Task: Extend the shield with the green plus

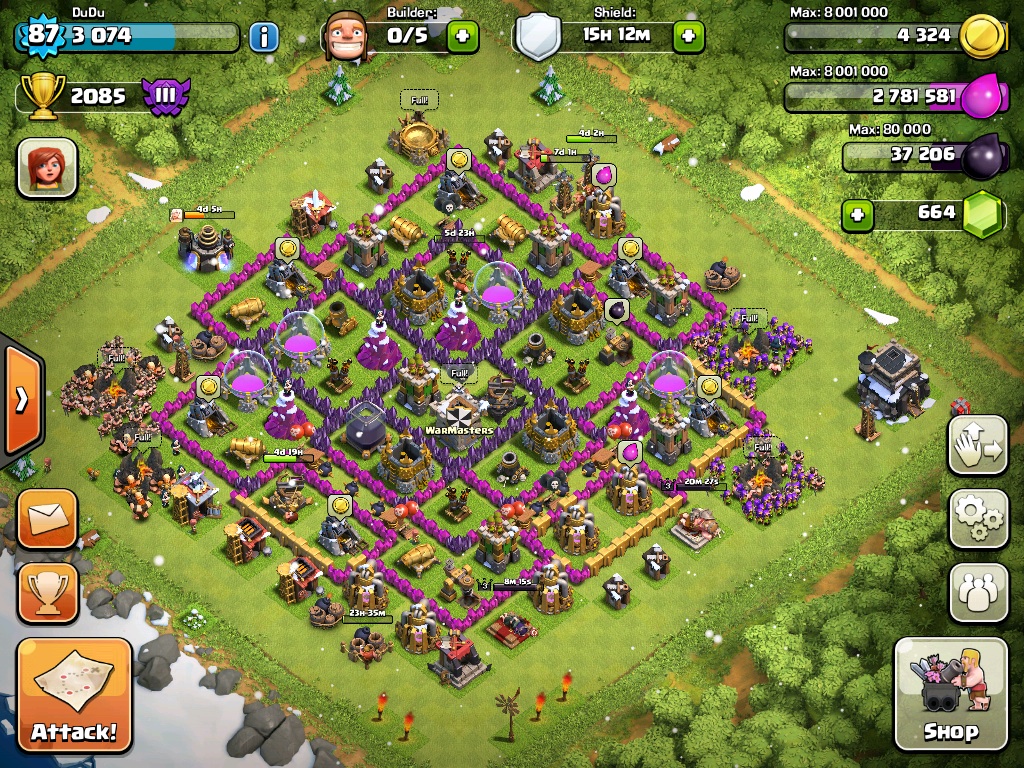Action: [x=688, y=37]
